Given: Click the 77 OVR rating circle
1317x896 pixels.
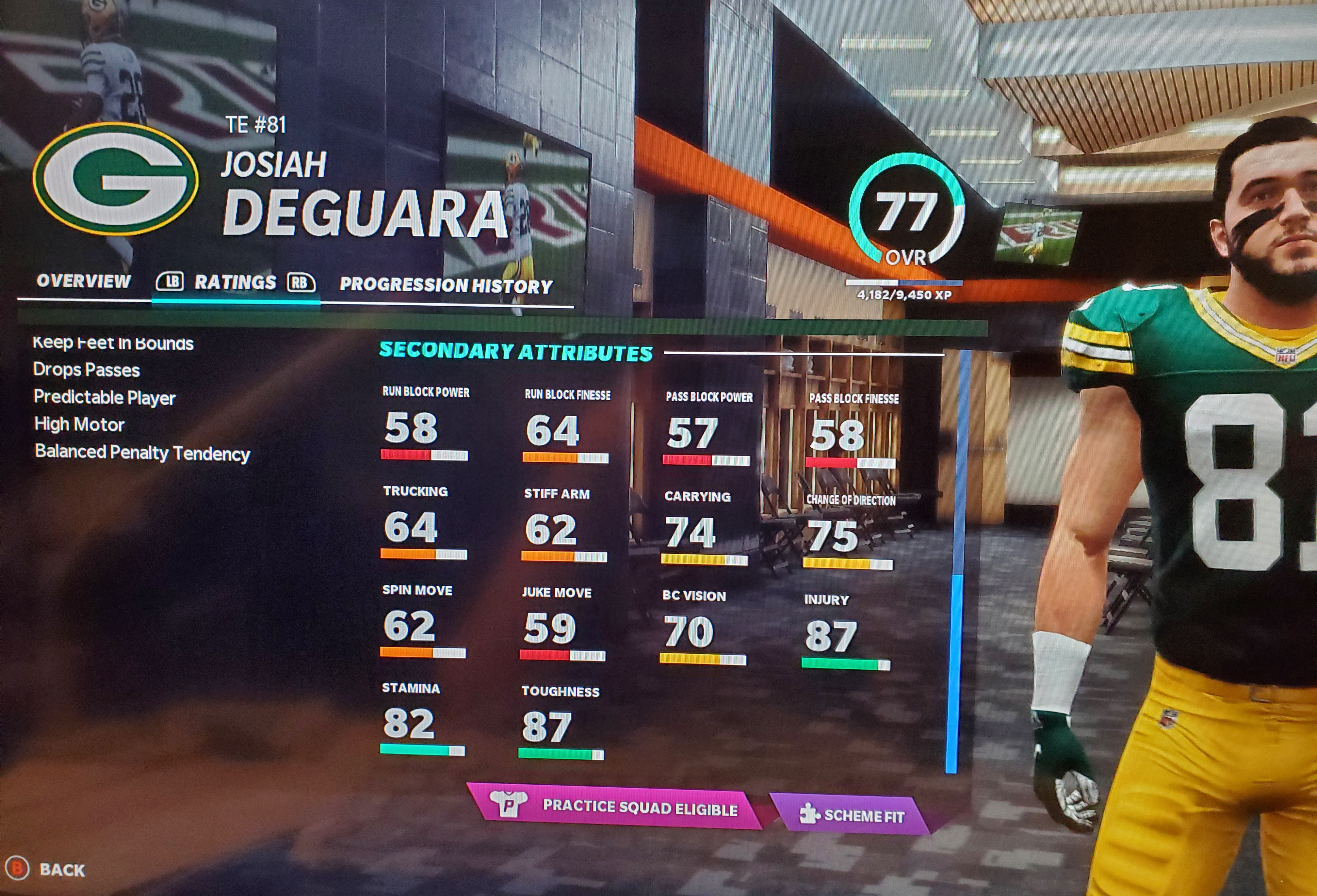Looking at the screenshot, I should pyautogui.click(x=906, y=213).
